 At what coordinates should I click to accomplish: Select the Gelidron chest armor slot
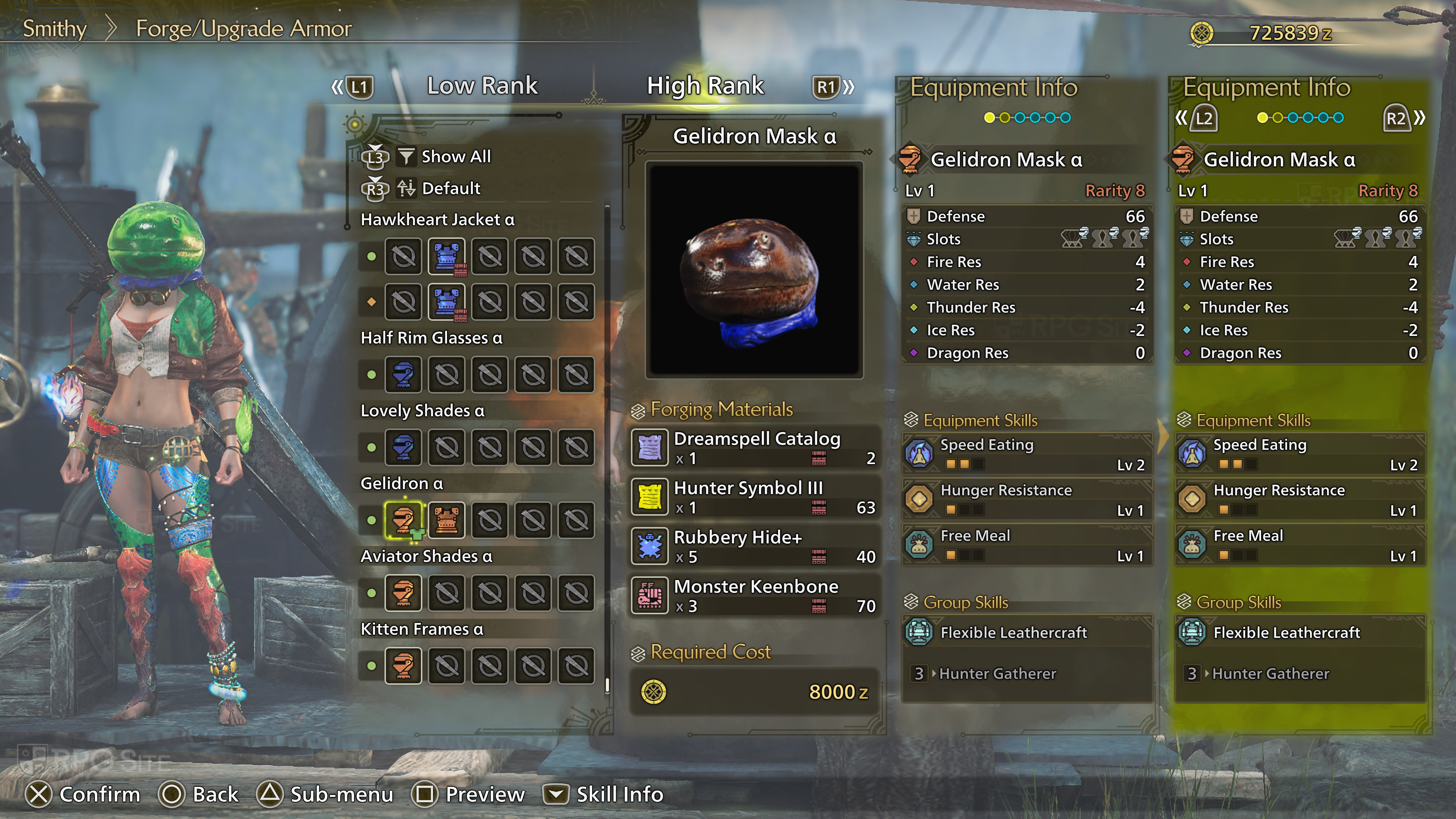click(x=447, y=519)
